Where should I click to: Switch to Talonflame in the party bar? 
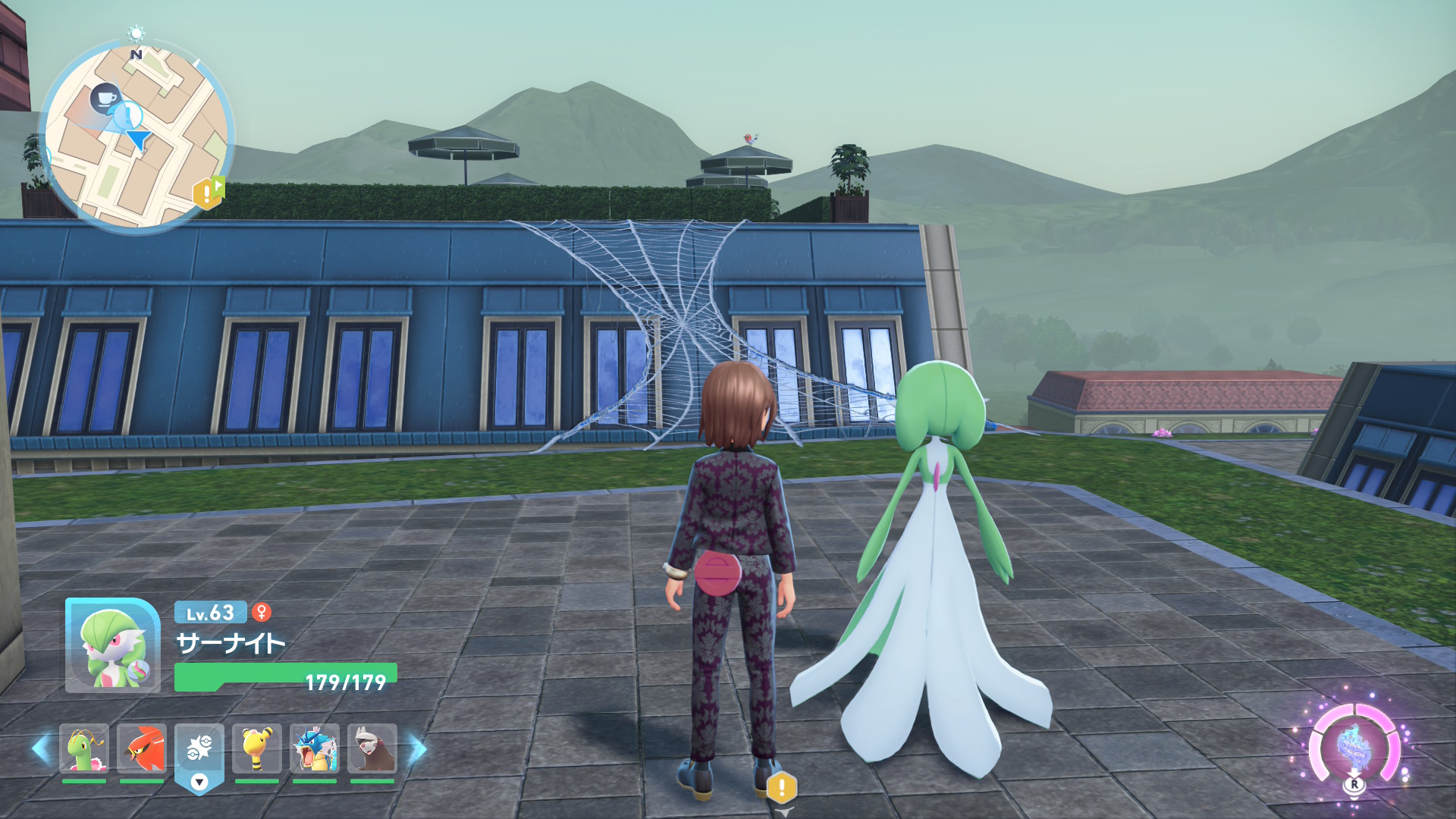[x=142, y=748]
